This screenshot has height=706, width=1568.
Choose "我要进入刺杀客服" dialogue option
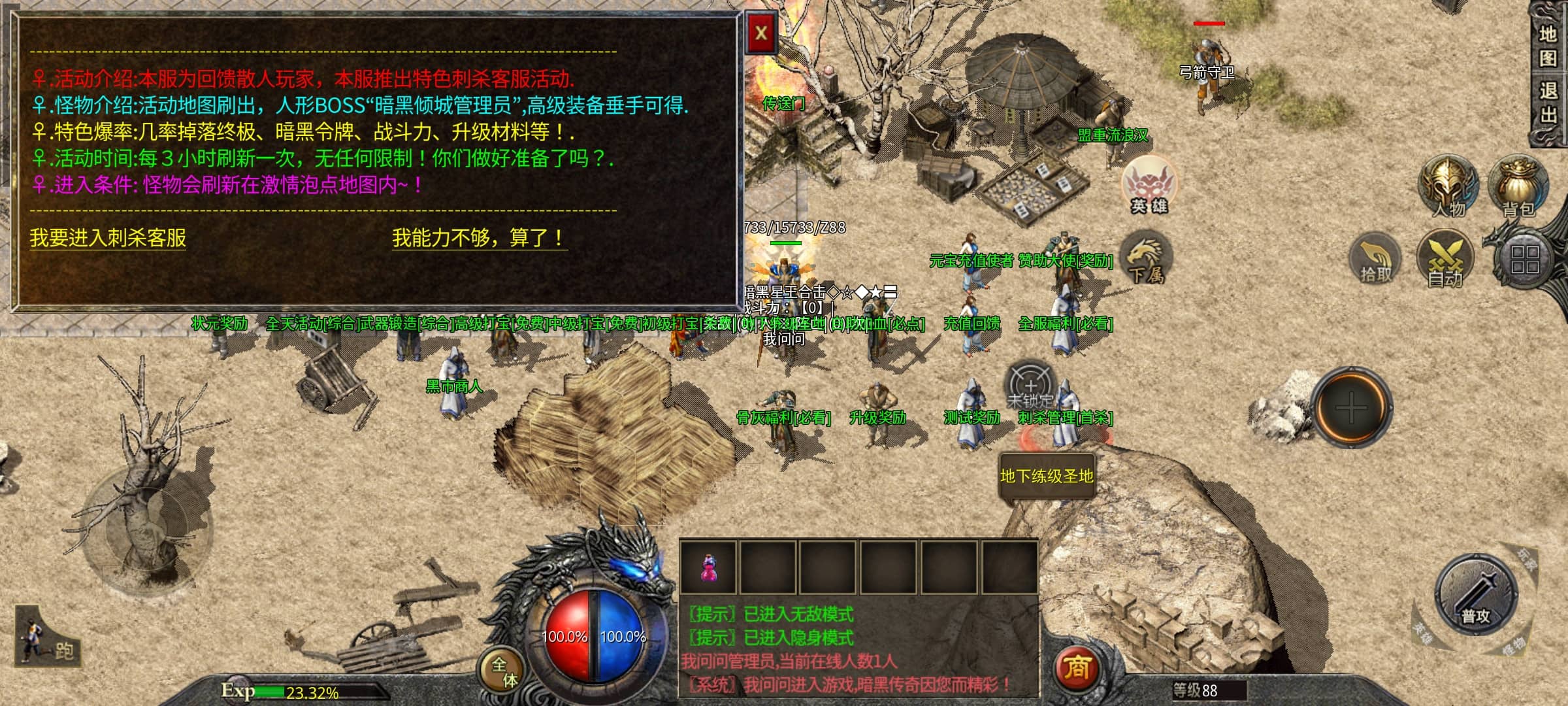[108, 237]
